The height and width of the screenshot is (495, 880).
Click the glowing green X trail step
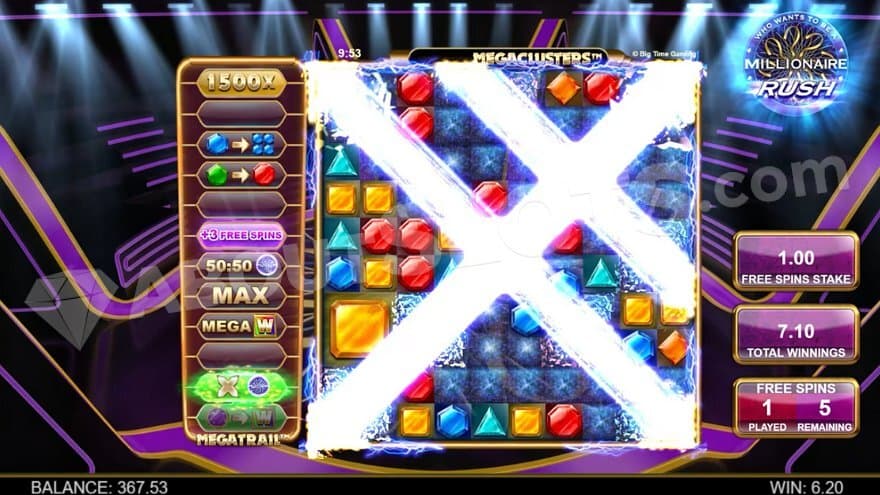pyautogui.click(x=241, y=387)
